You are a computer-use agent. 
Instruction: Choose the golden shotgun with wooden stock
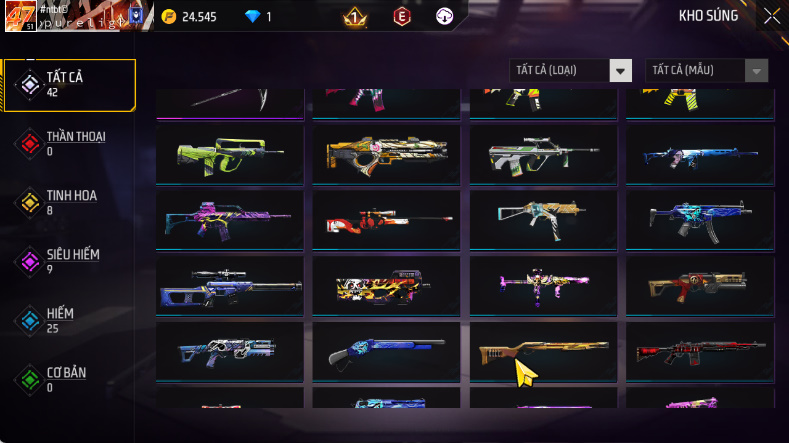pos(543,351)
